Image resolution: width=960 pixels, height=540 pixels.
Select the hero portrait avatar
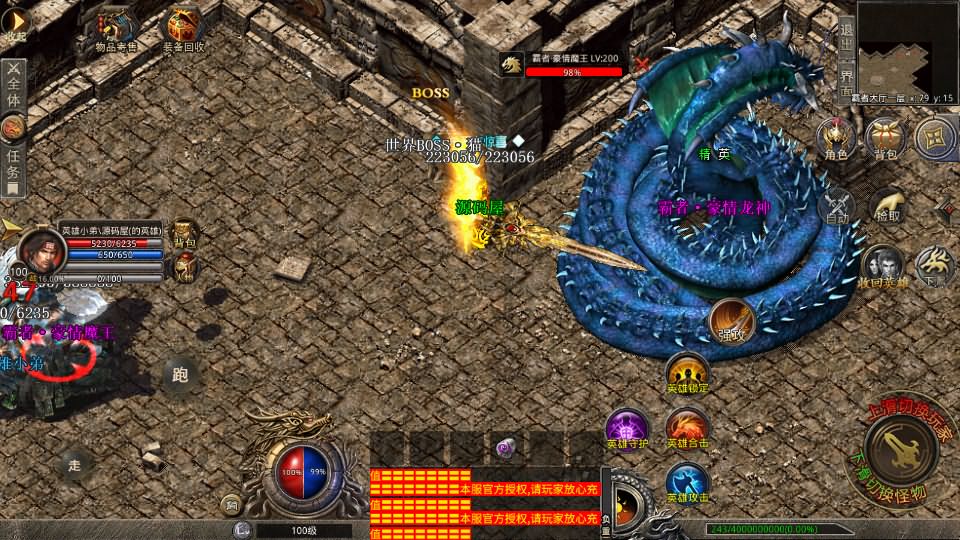[40, 248]
